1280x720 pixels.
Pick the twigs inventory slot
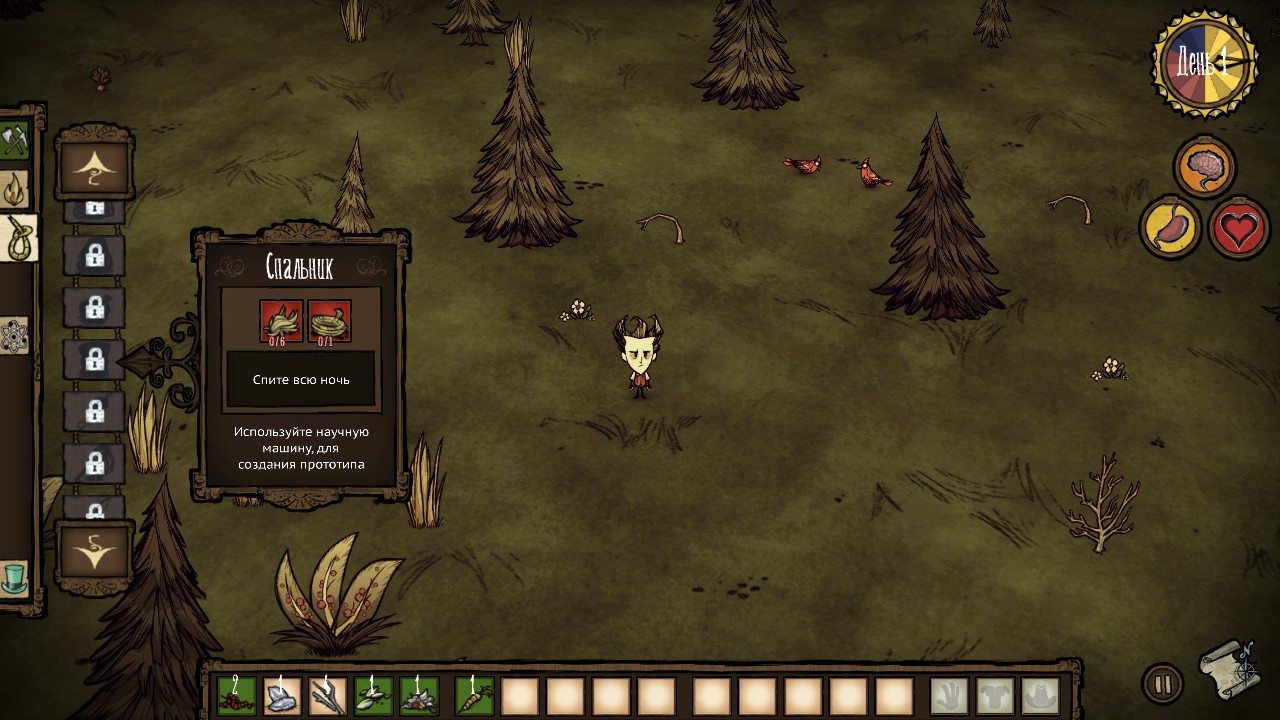click(328, 696)
